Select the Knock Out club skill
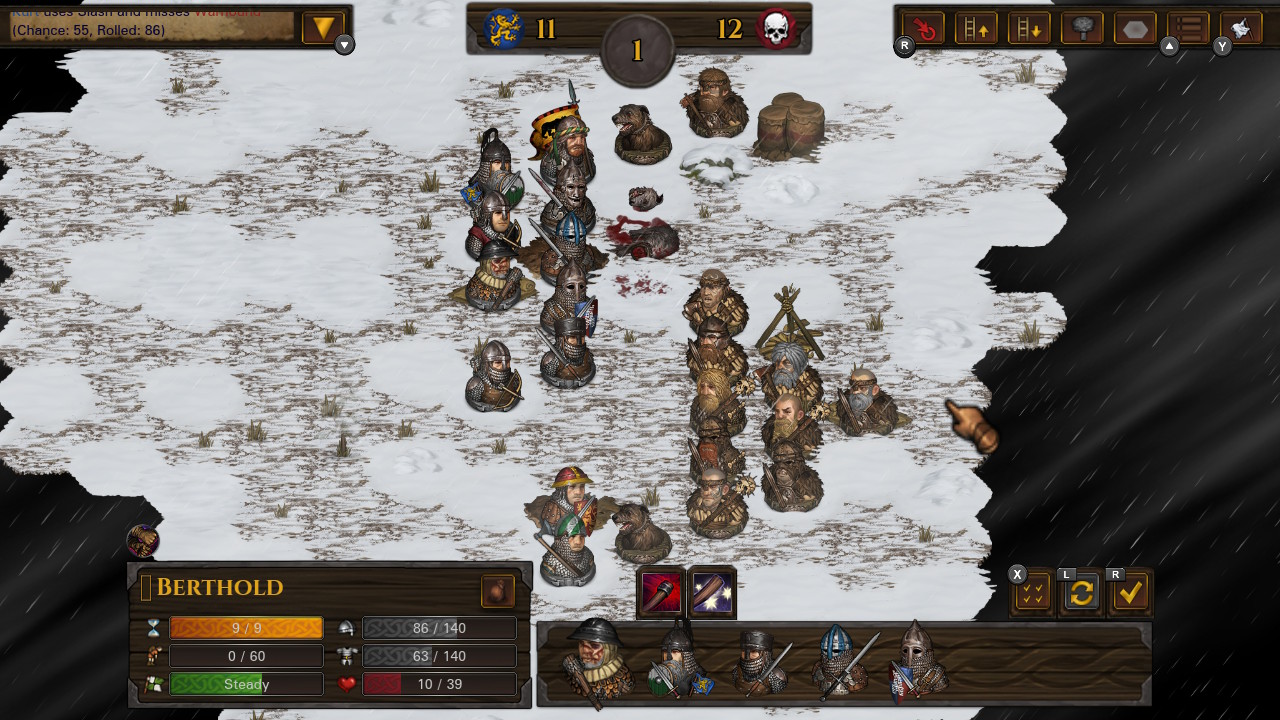The height and width of the screenshot is (720, 1280). coord(659,592)
